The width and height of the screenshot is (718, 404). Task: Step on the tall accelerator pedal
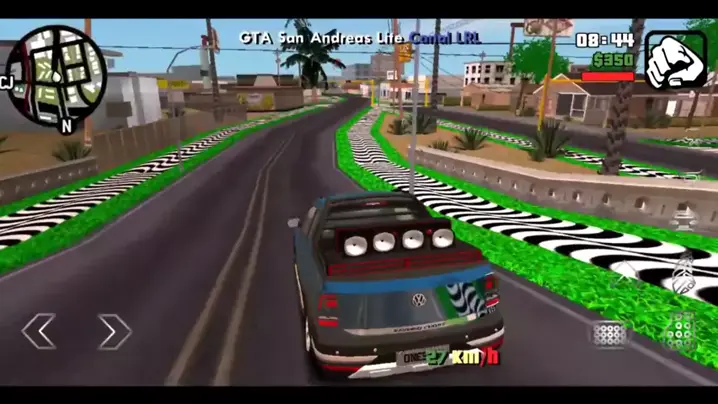680,333
